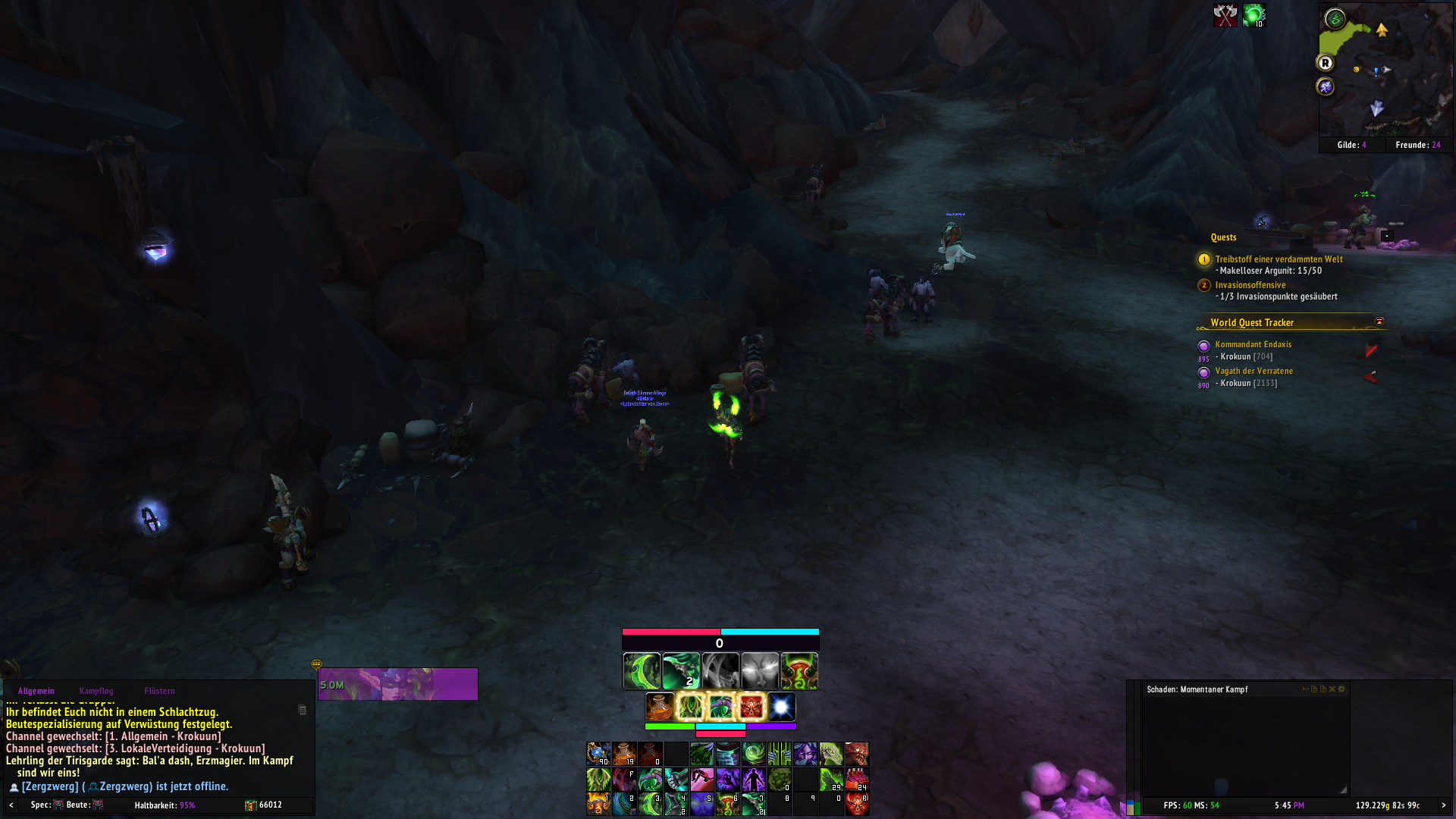Viewport: 1456px width, 819px height.
Task: Open friends list via Freunde counter
Action: pos(1417,145)
